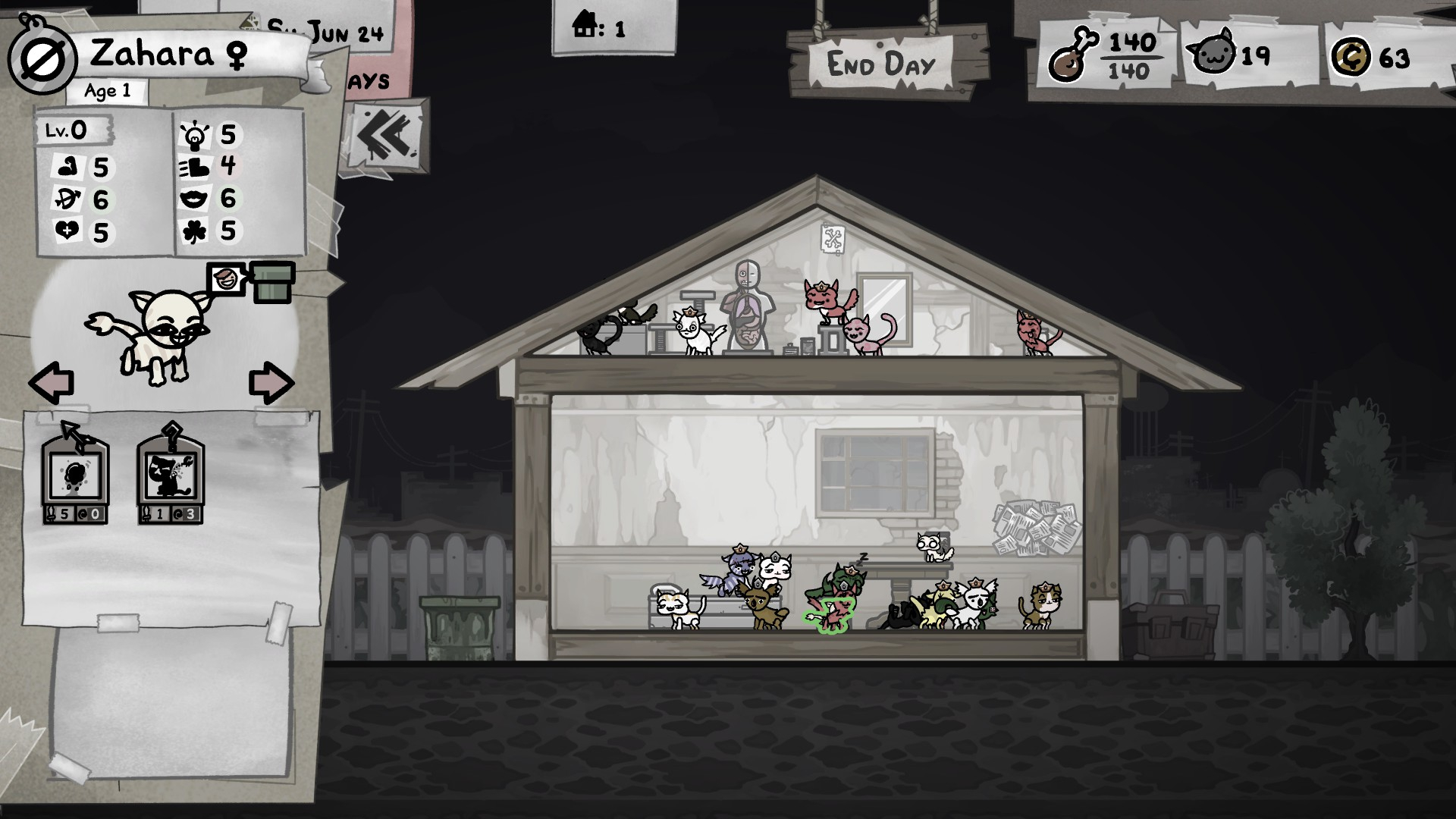Click the circle-slash class badge
This screenshot has width=1456, height=819.
42,61
